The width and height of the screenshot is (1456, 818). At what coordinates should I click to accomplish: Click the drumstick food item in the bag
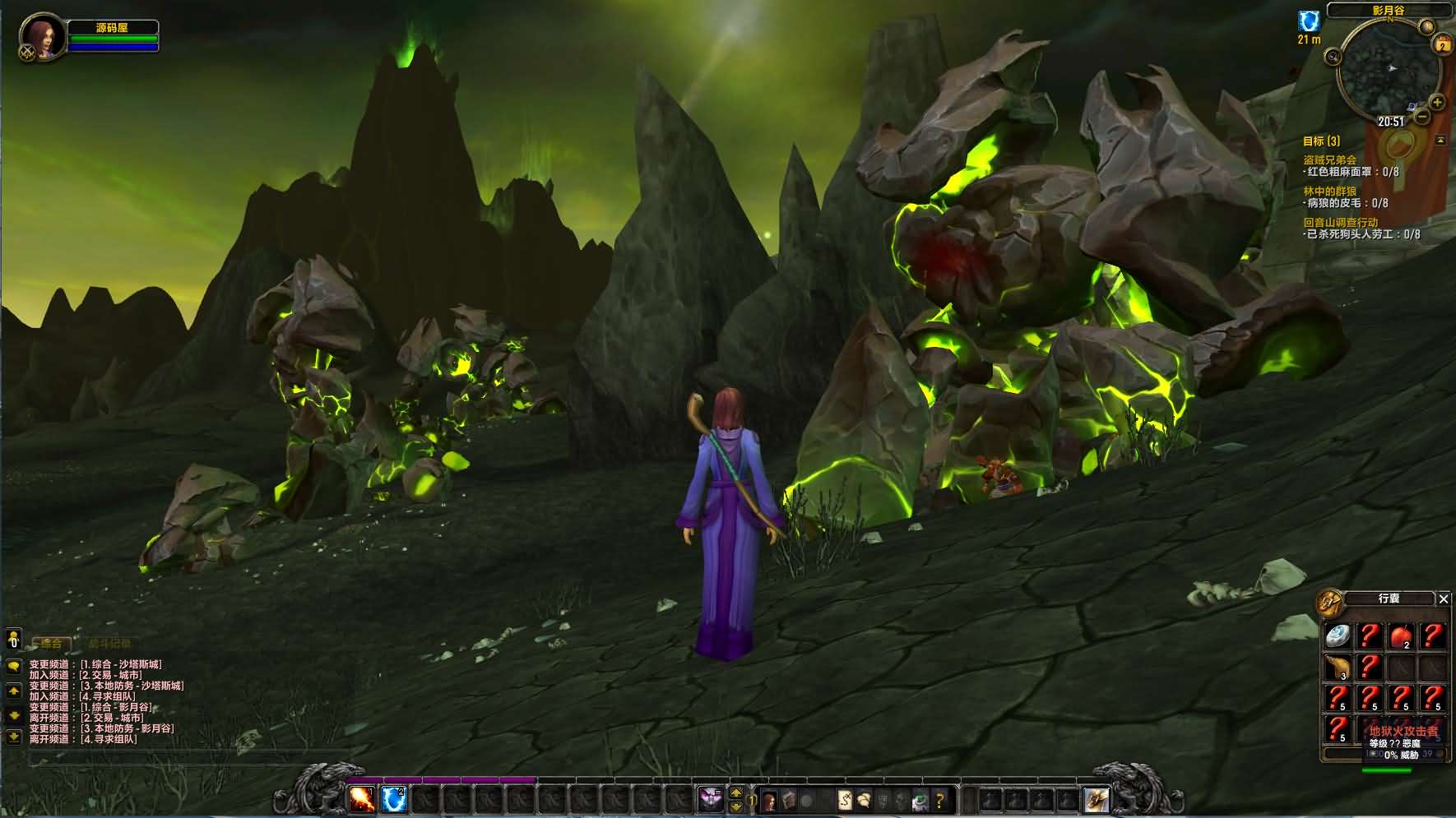[1338, 667]
